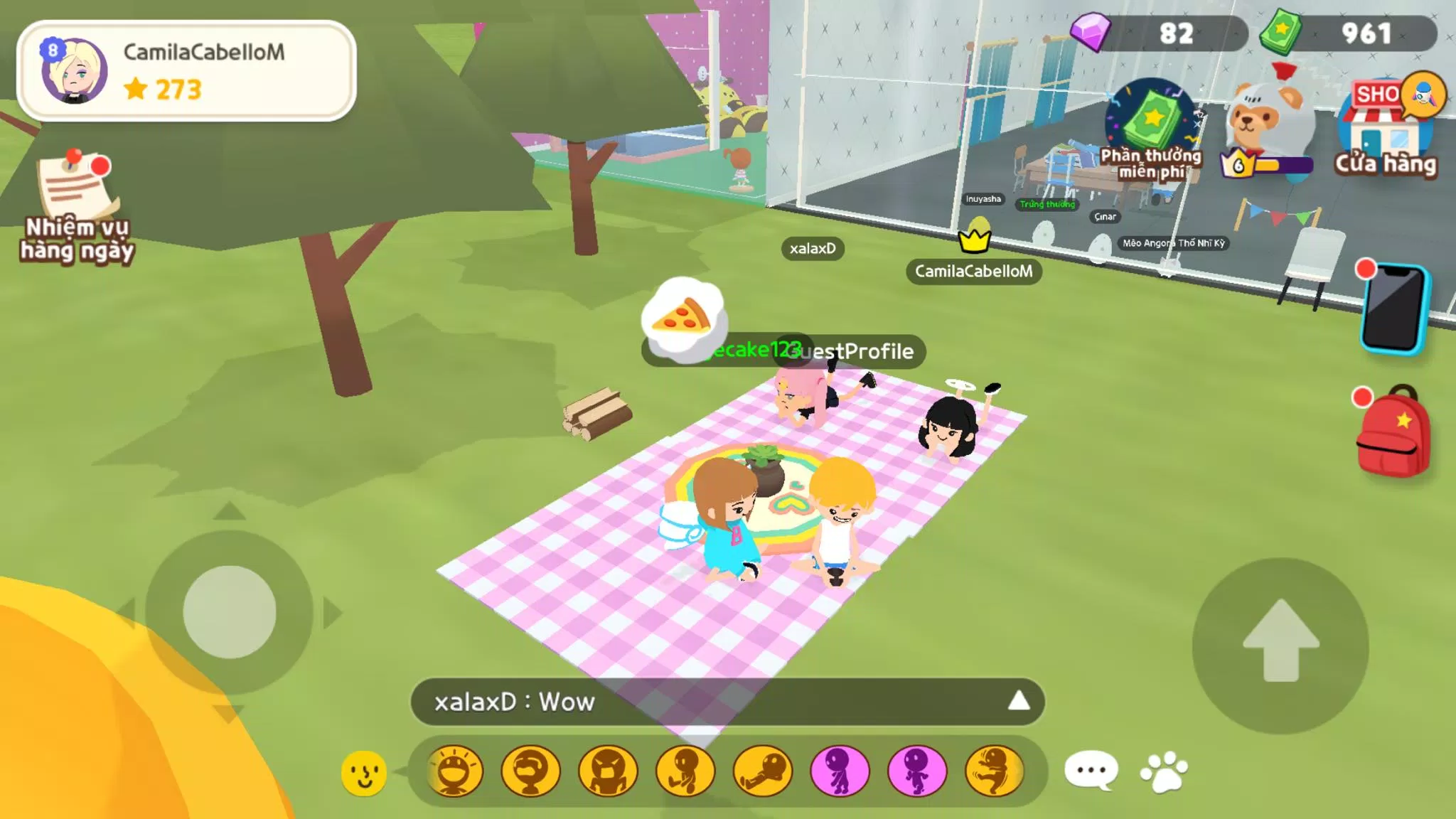Open the smartphone menu

pos(1393,308)
